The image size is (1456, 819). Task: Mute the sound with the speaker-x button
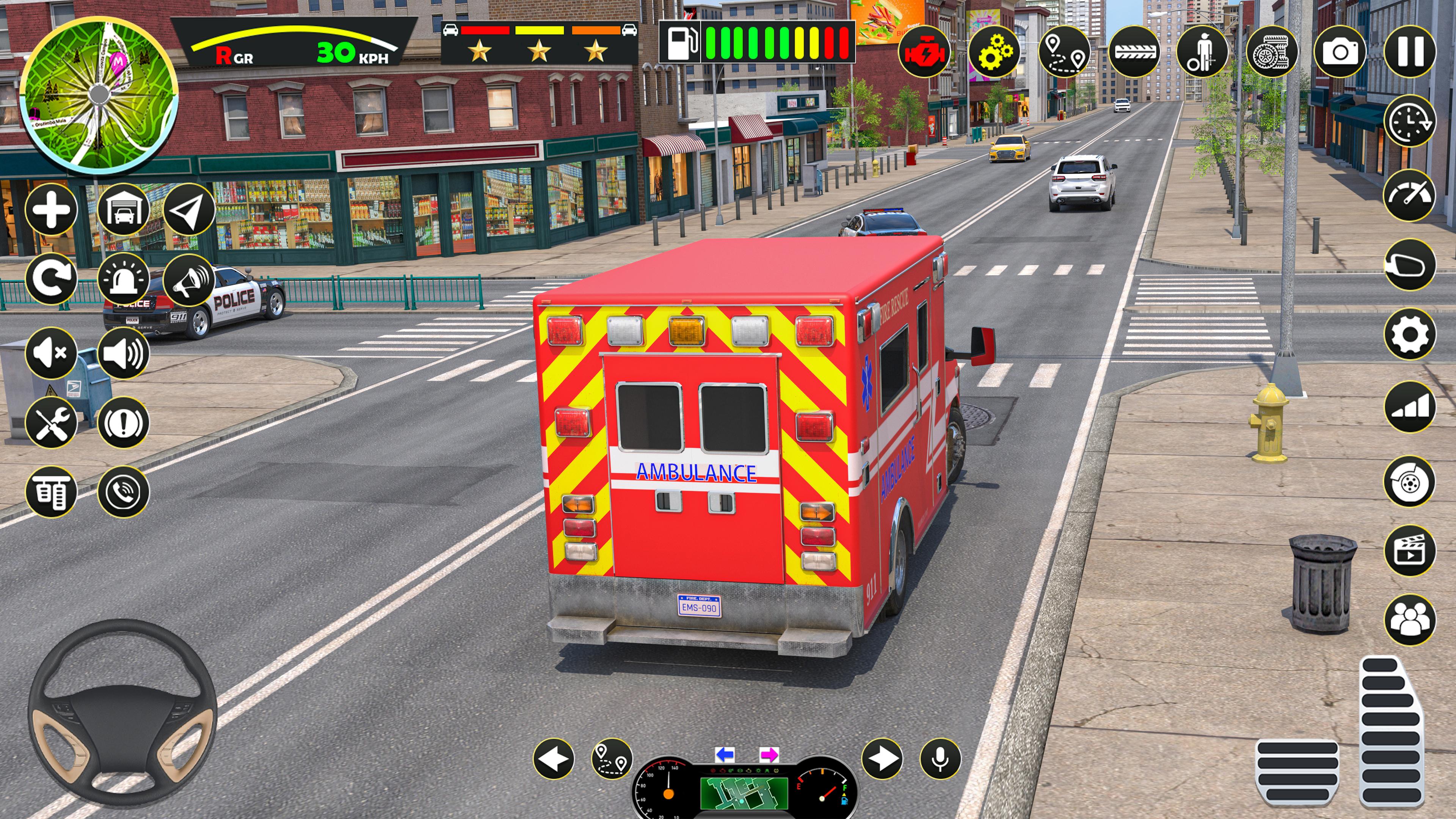[x=51, y=353]
